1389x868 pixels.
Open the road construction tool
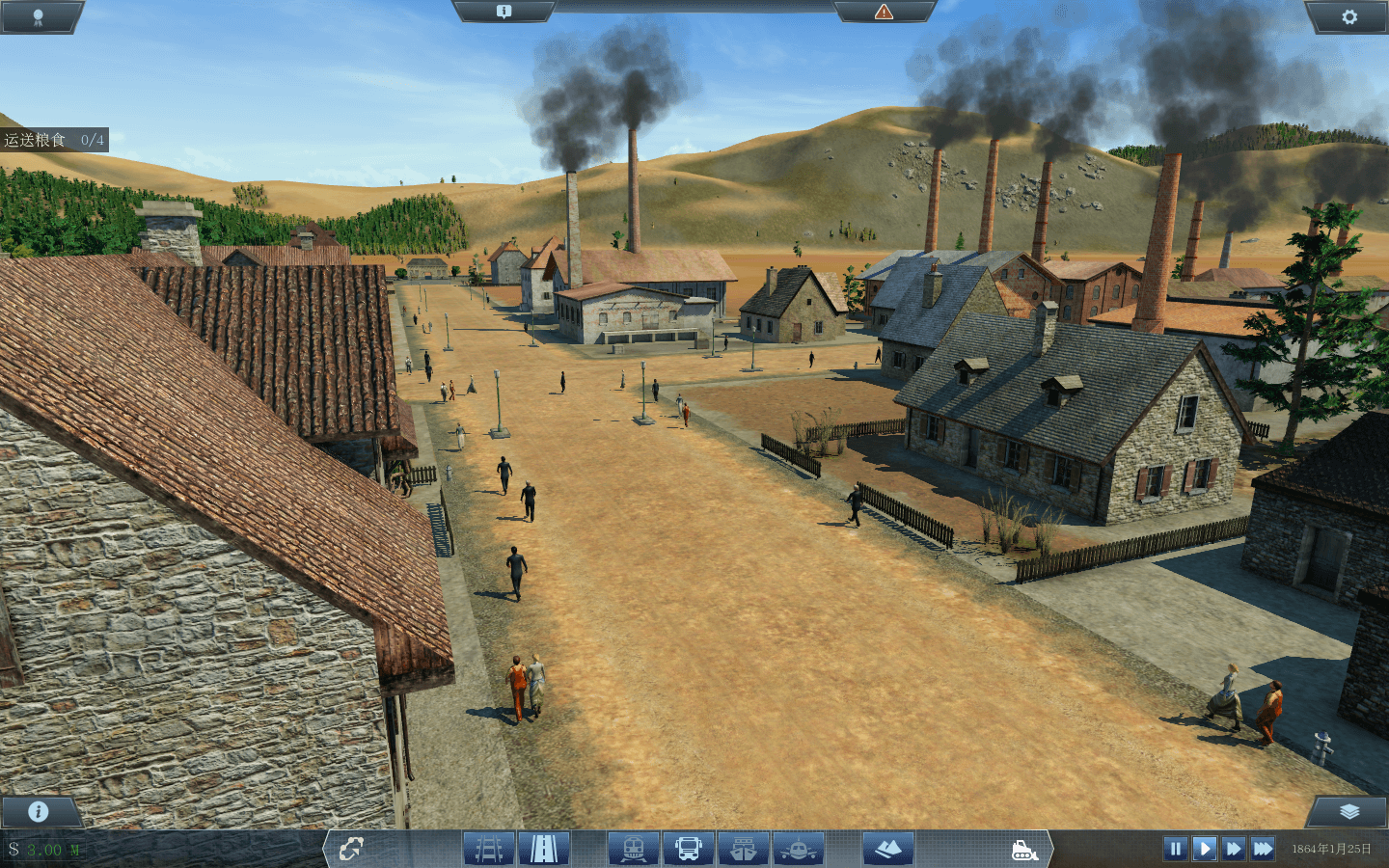(x=544, y=849)
